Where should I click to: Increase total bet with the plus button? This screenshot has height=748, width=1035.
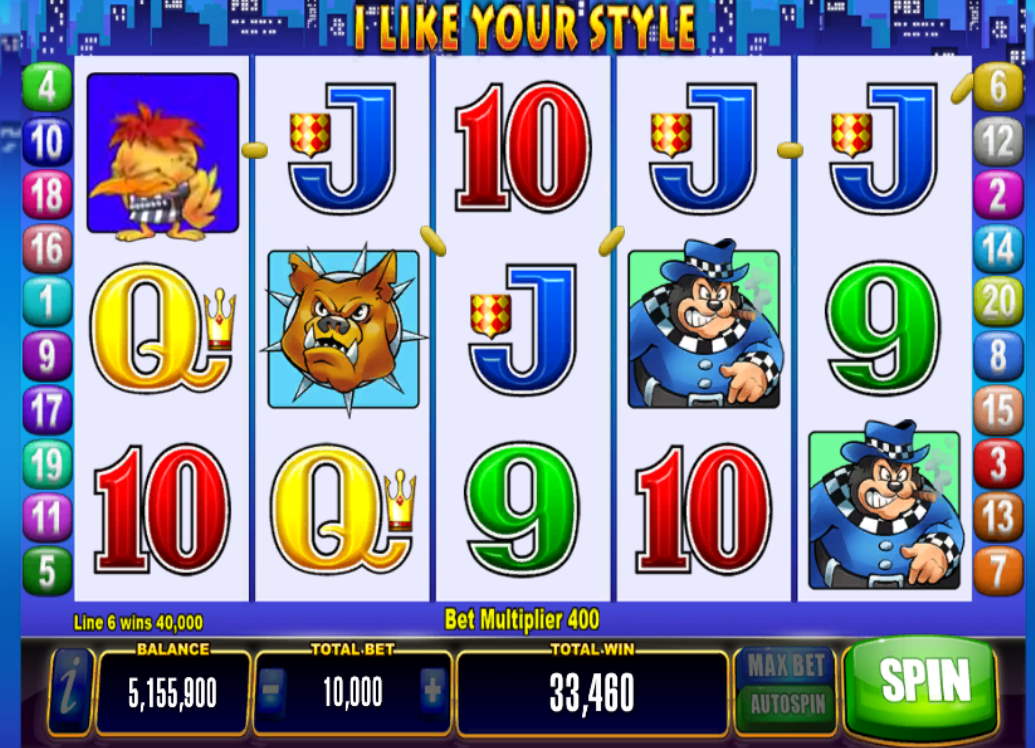coord(434,692)
